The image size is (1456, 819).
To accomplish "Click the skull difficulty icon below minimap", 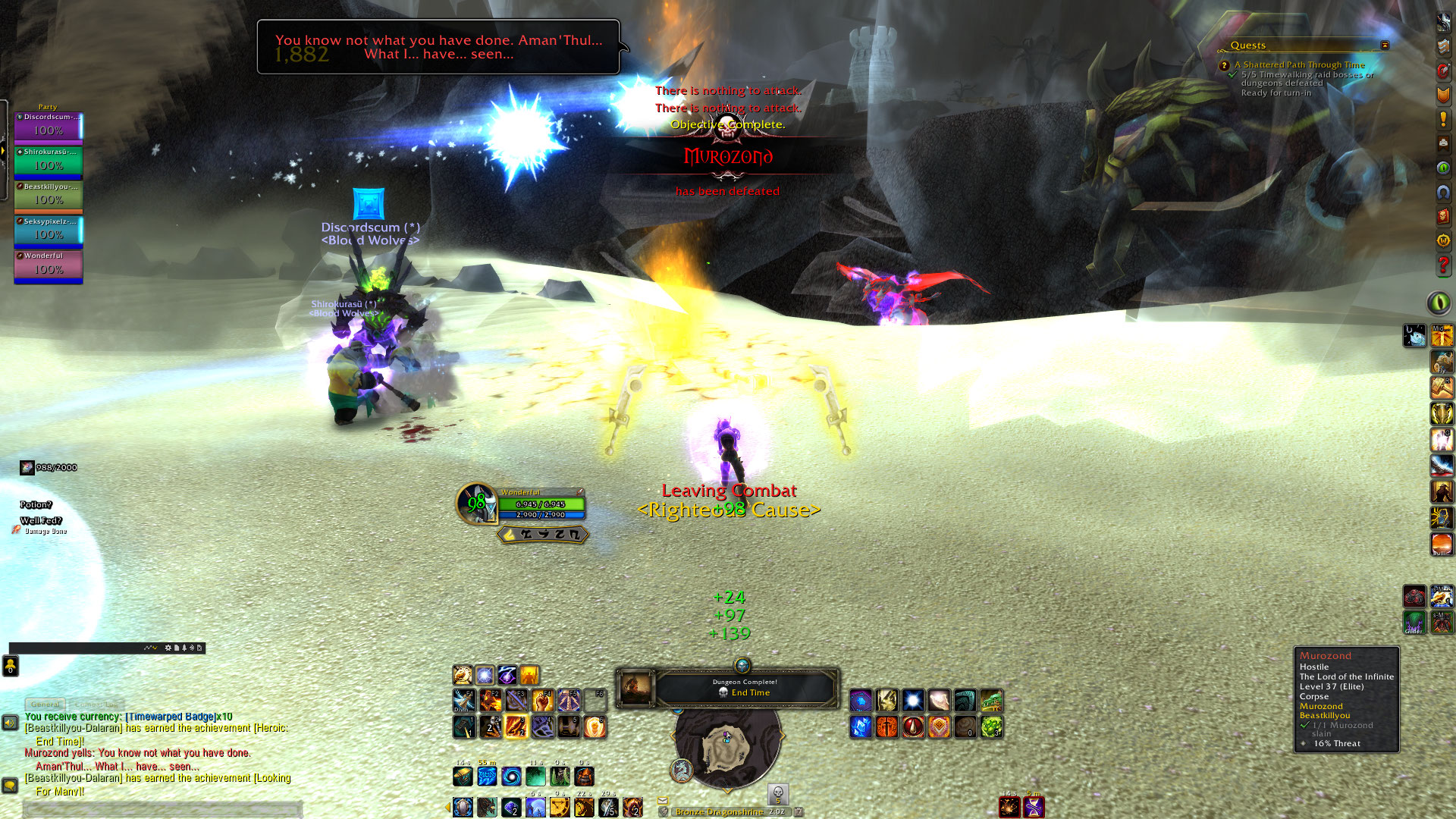I will pyautogui.click(x=777, y=793).
